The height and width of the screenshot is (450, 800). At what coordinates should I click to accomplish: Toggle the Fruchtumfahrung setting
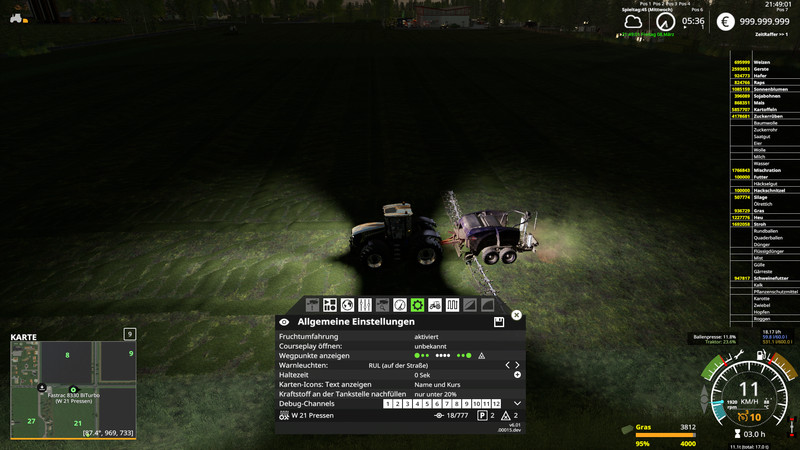(426, 337)
